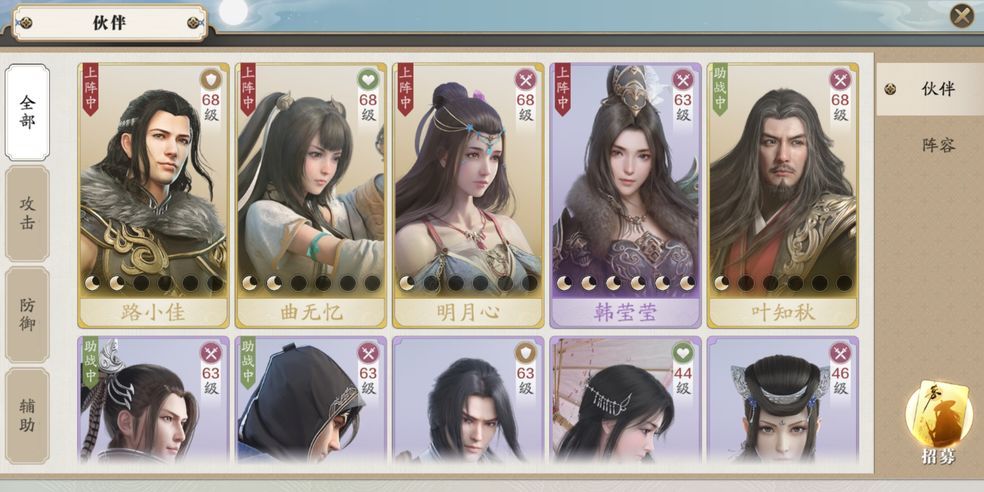Pick the 韩莹莹 companion card
This screenshot has width=984, height=492.
[625, 195]
